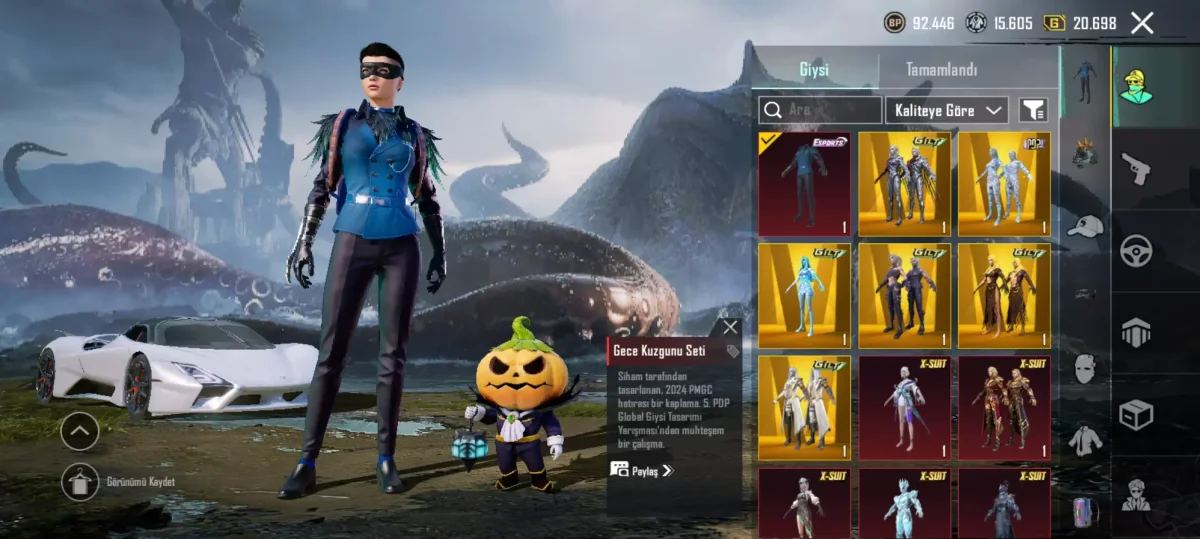Show the face mask subcategory
The height and width of the screenshot is (539, 1200).
1085,367
